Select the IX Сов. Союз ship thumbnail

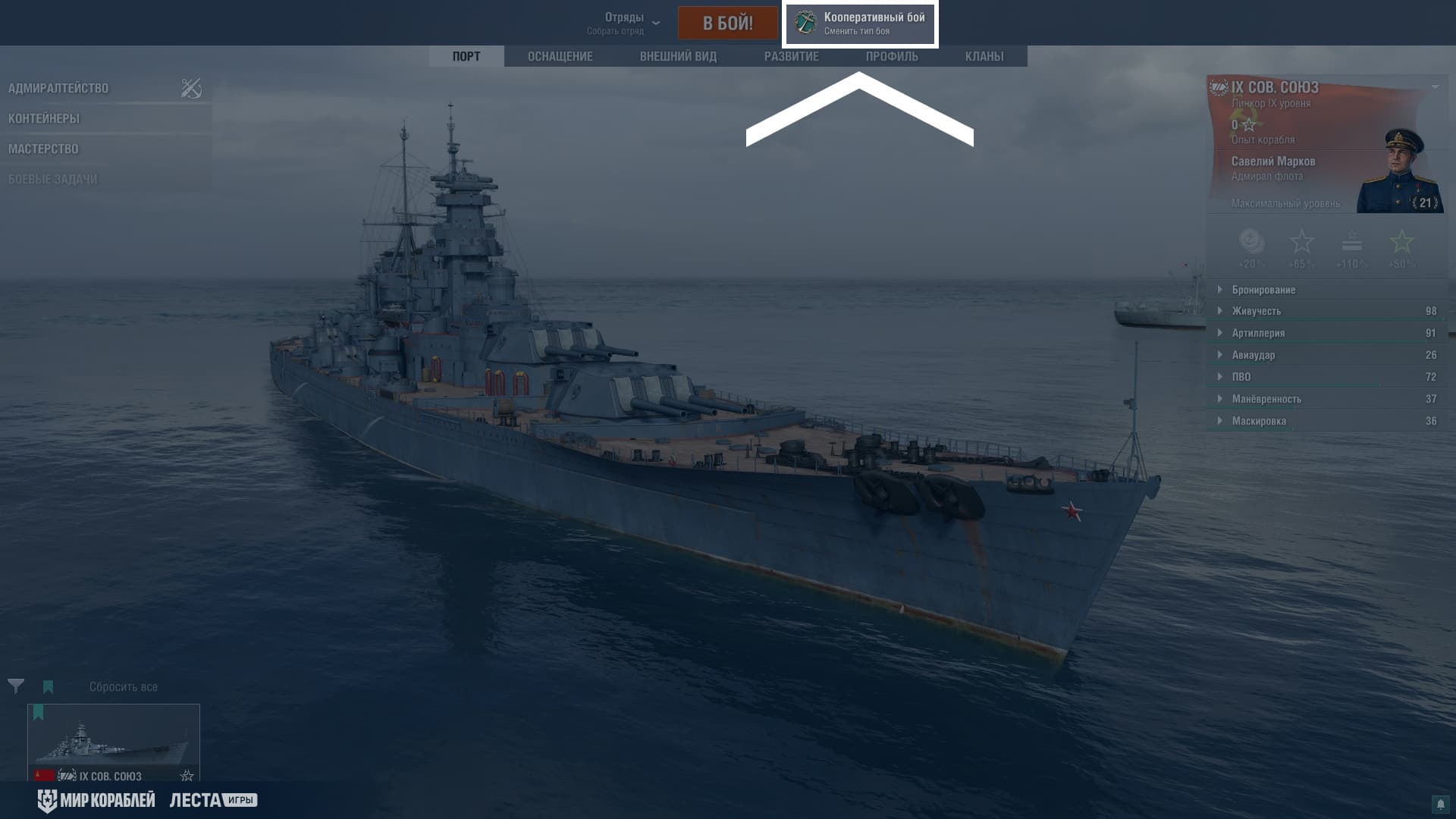click(x=114, y=742)
